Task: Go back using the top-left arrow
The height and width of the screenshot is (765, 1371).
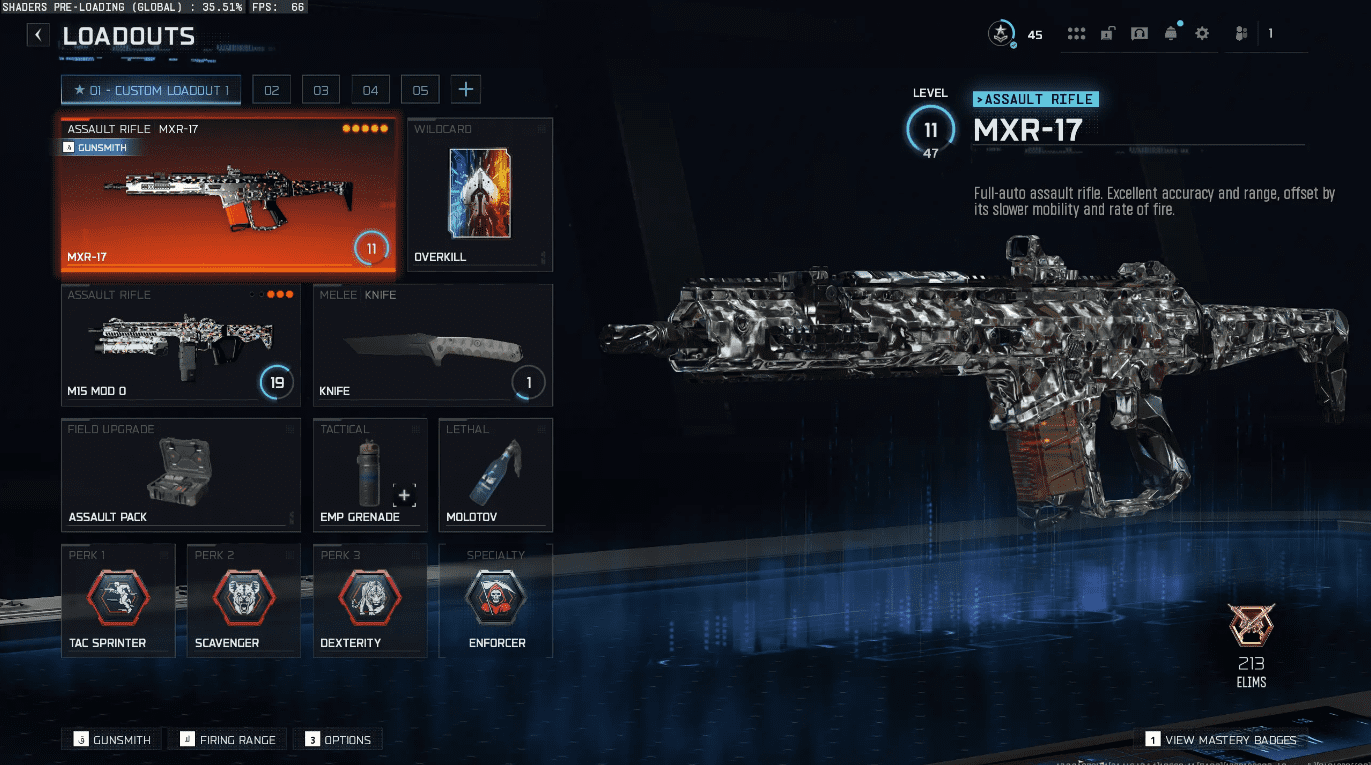Action: [38, 36]
